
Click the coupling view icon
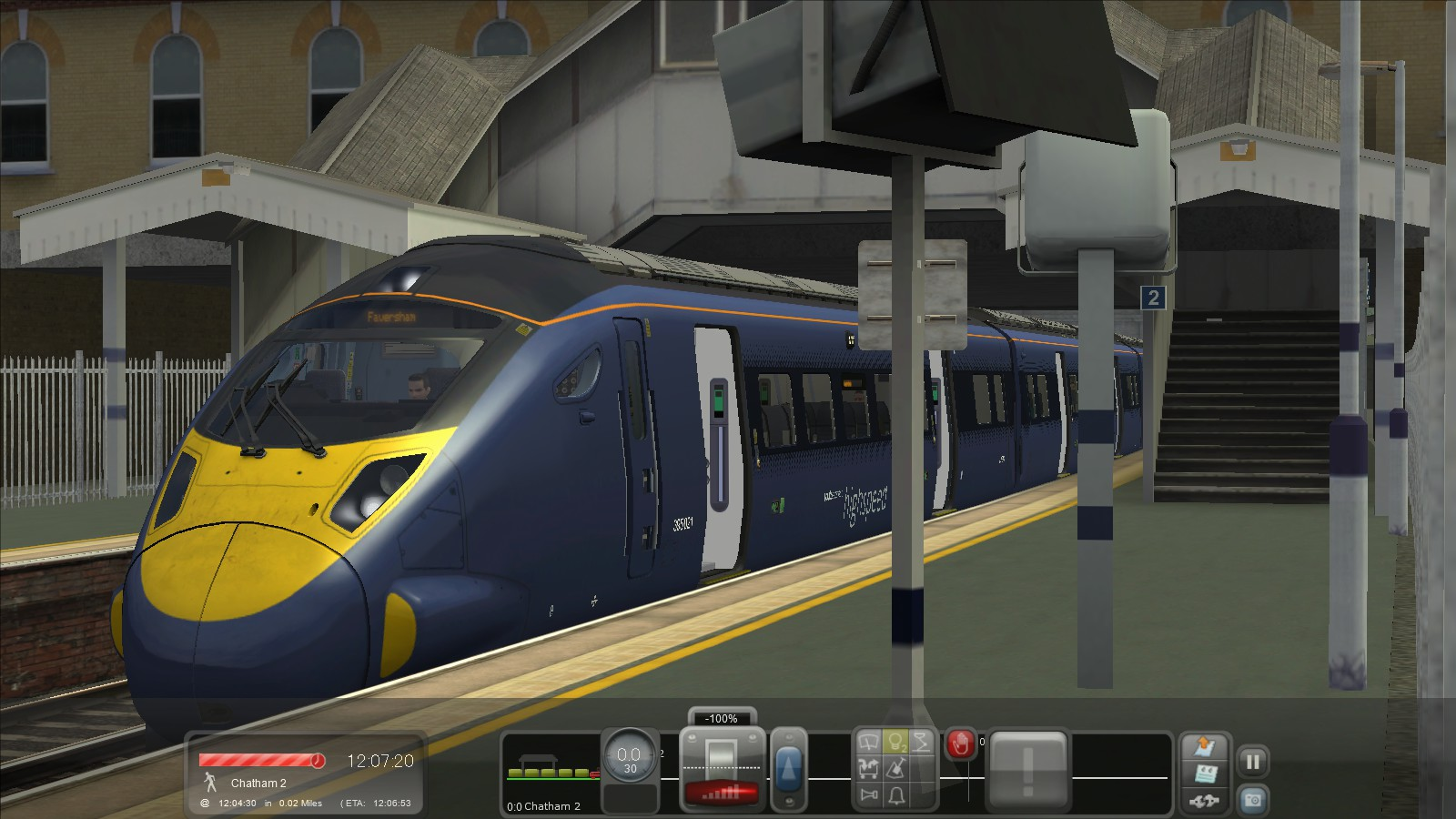[x=1204, y=801]
